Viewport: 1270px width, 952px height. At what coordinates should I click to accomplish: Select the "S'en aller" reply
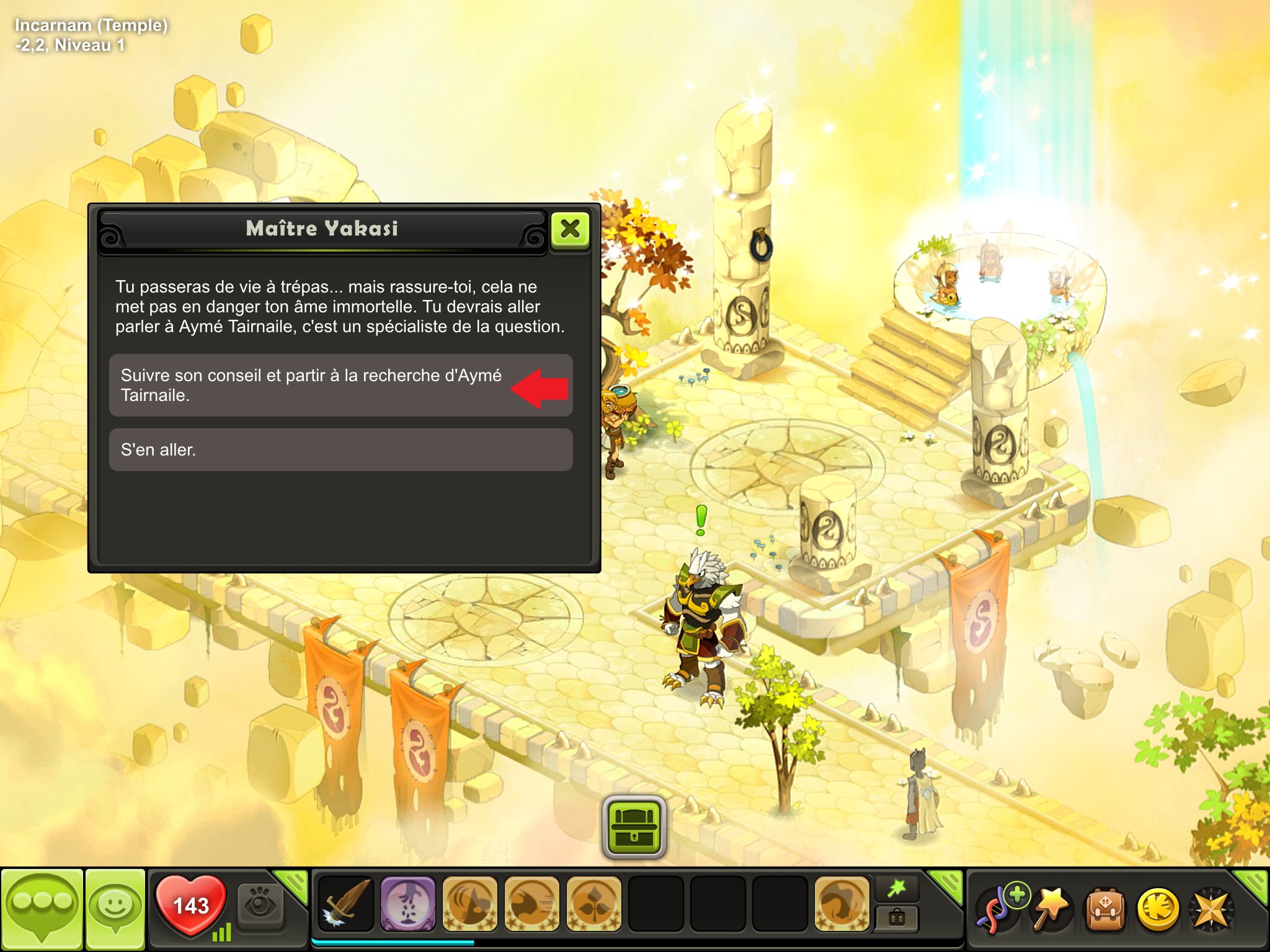(340, 449)
